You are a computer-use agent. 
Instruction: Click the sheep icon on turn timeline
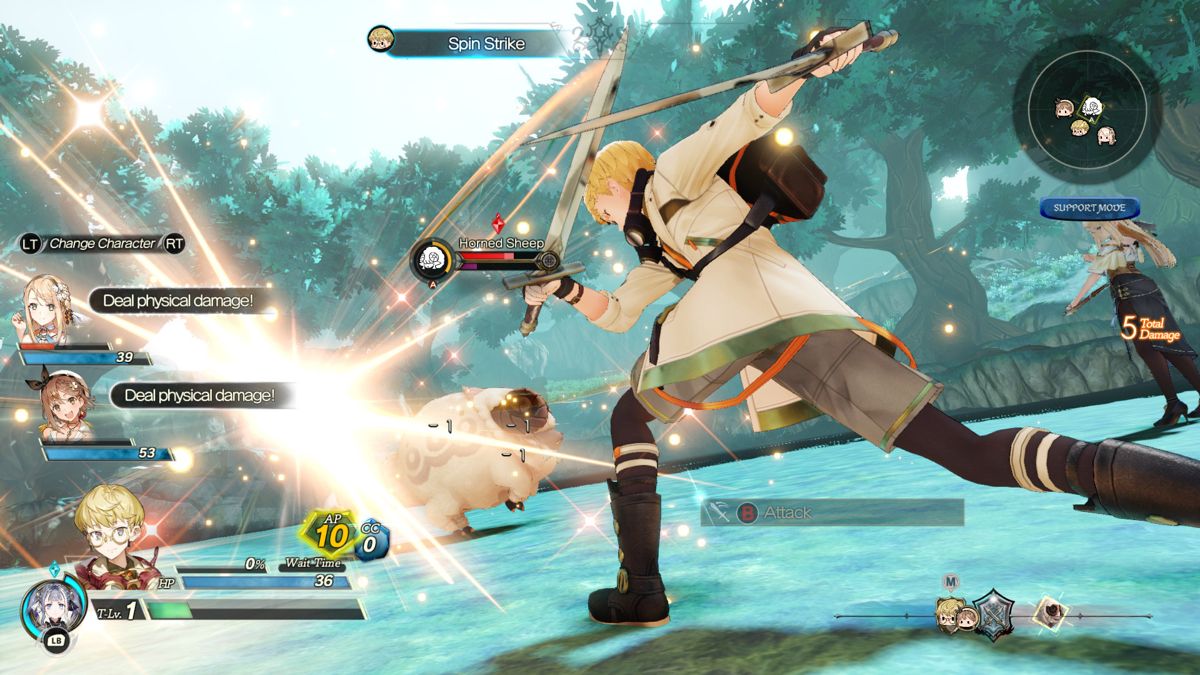click(1049, 611)
